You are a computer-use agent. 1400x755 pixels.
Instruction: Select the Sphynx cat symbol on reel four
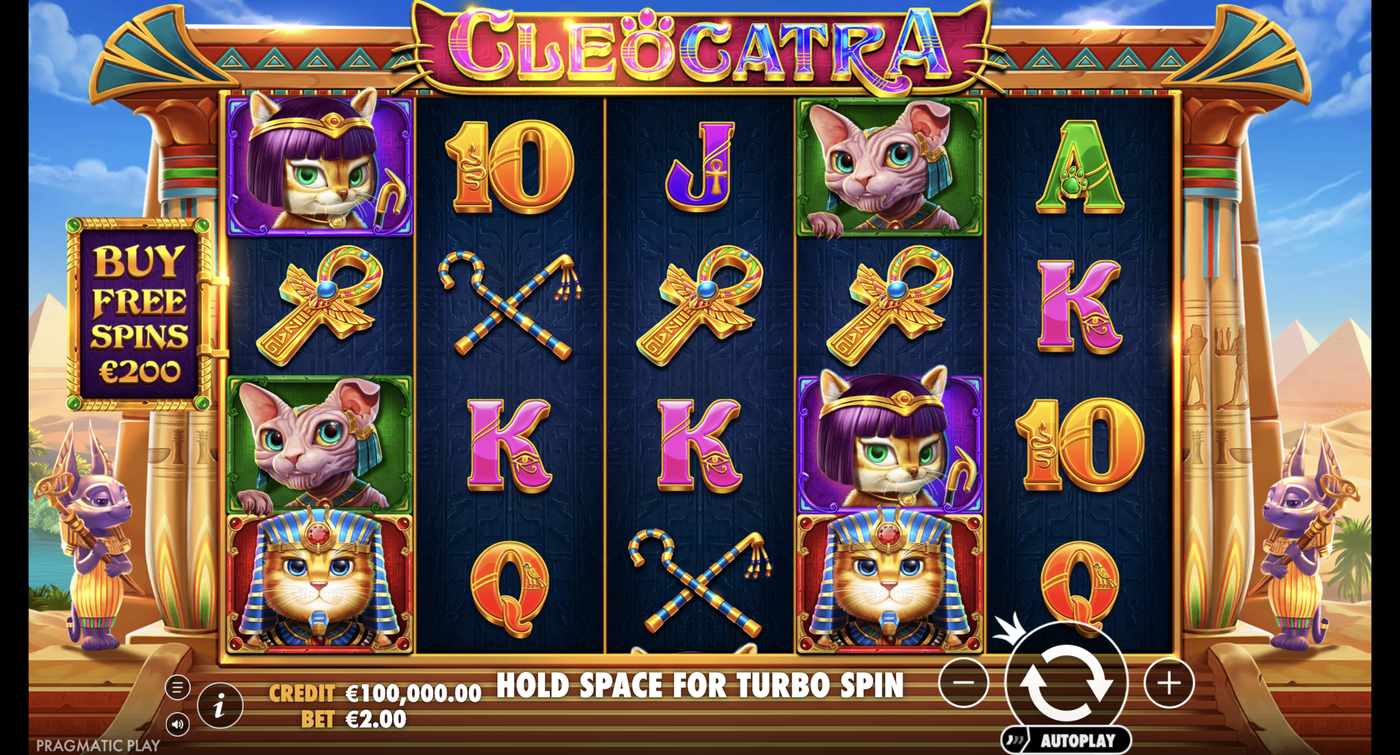coord(885,170)
